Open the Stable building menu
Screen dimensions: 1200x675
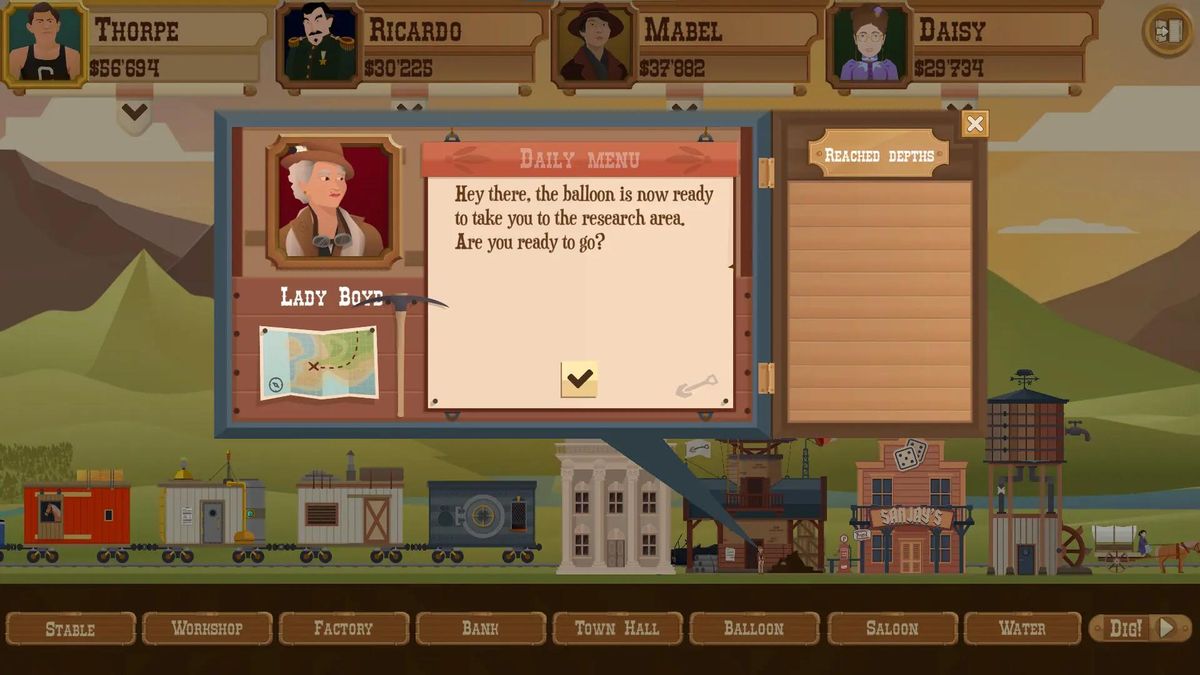click(70, 629)
